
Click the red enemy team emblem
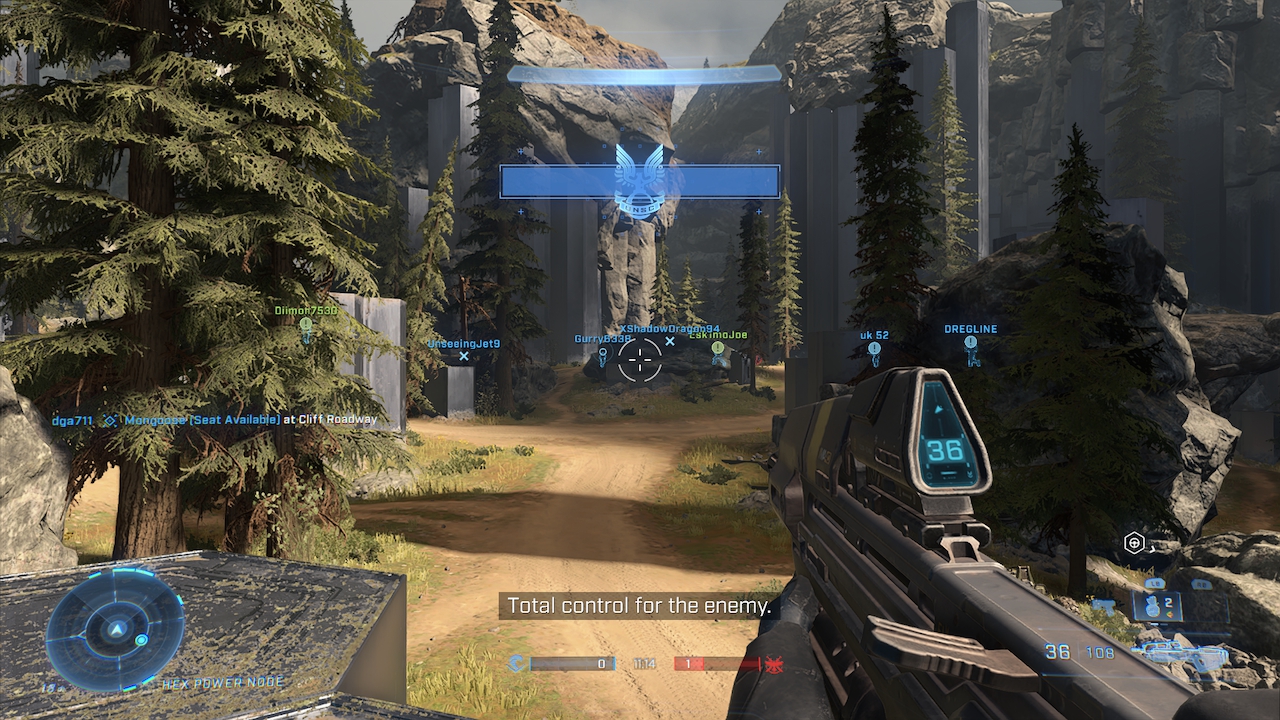click(771, 663)
